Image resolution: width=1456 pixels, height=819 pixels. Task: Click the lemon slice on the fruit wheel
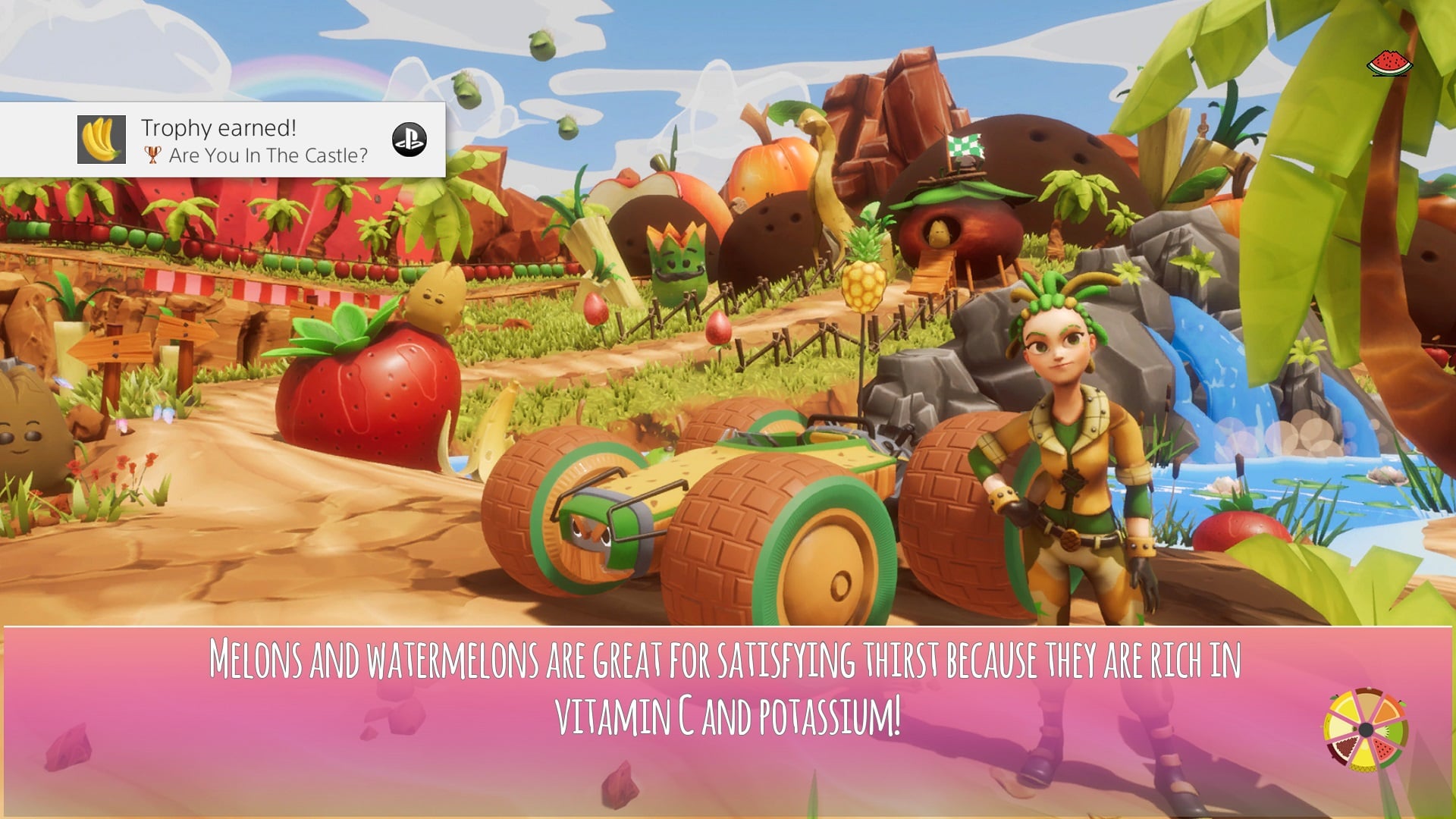pos(1347,707)
